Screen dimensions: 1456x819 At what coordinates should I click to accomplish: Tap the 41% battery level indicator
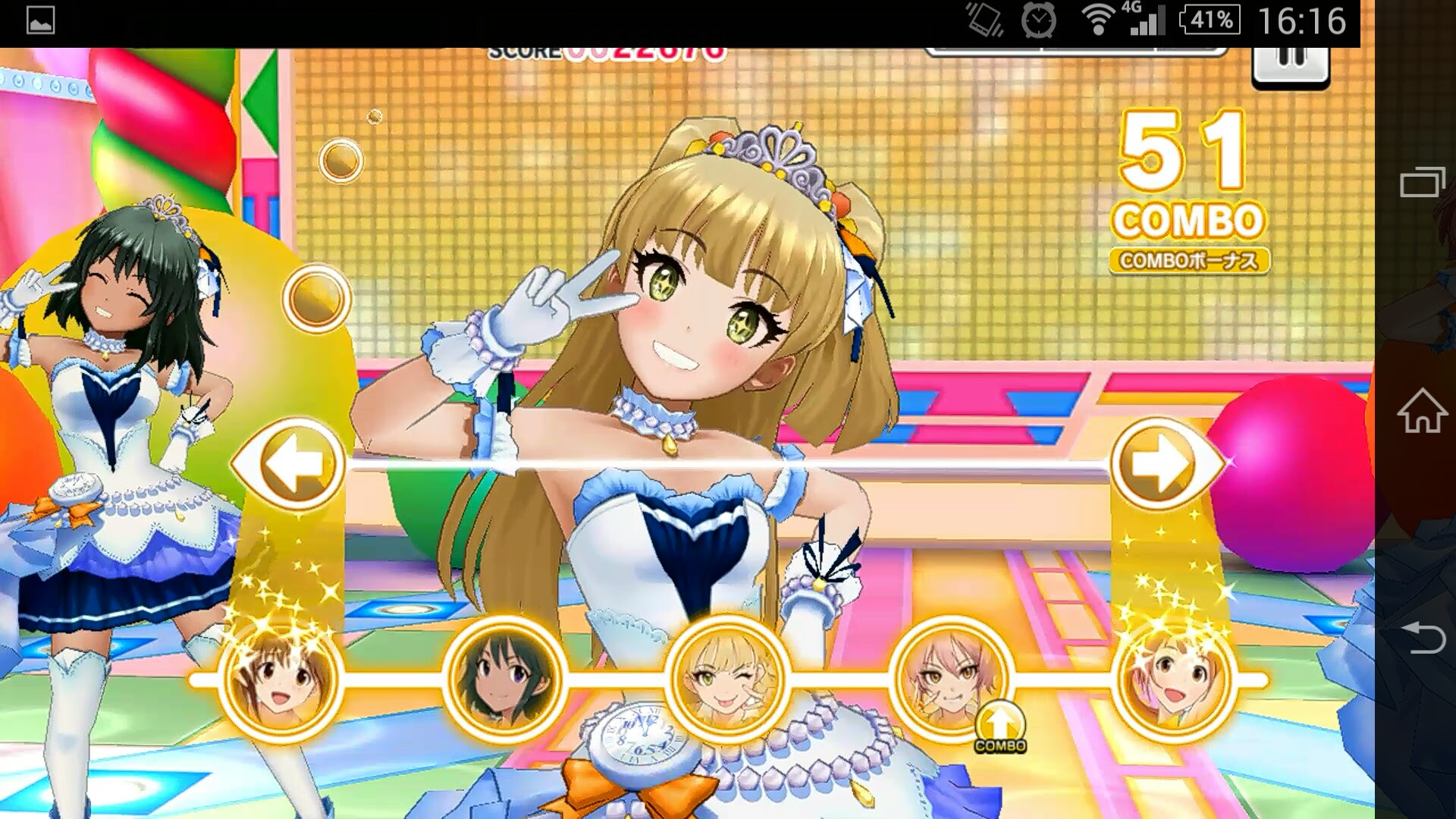tap(1210, 18)
